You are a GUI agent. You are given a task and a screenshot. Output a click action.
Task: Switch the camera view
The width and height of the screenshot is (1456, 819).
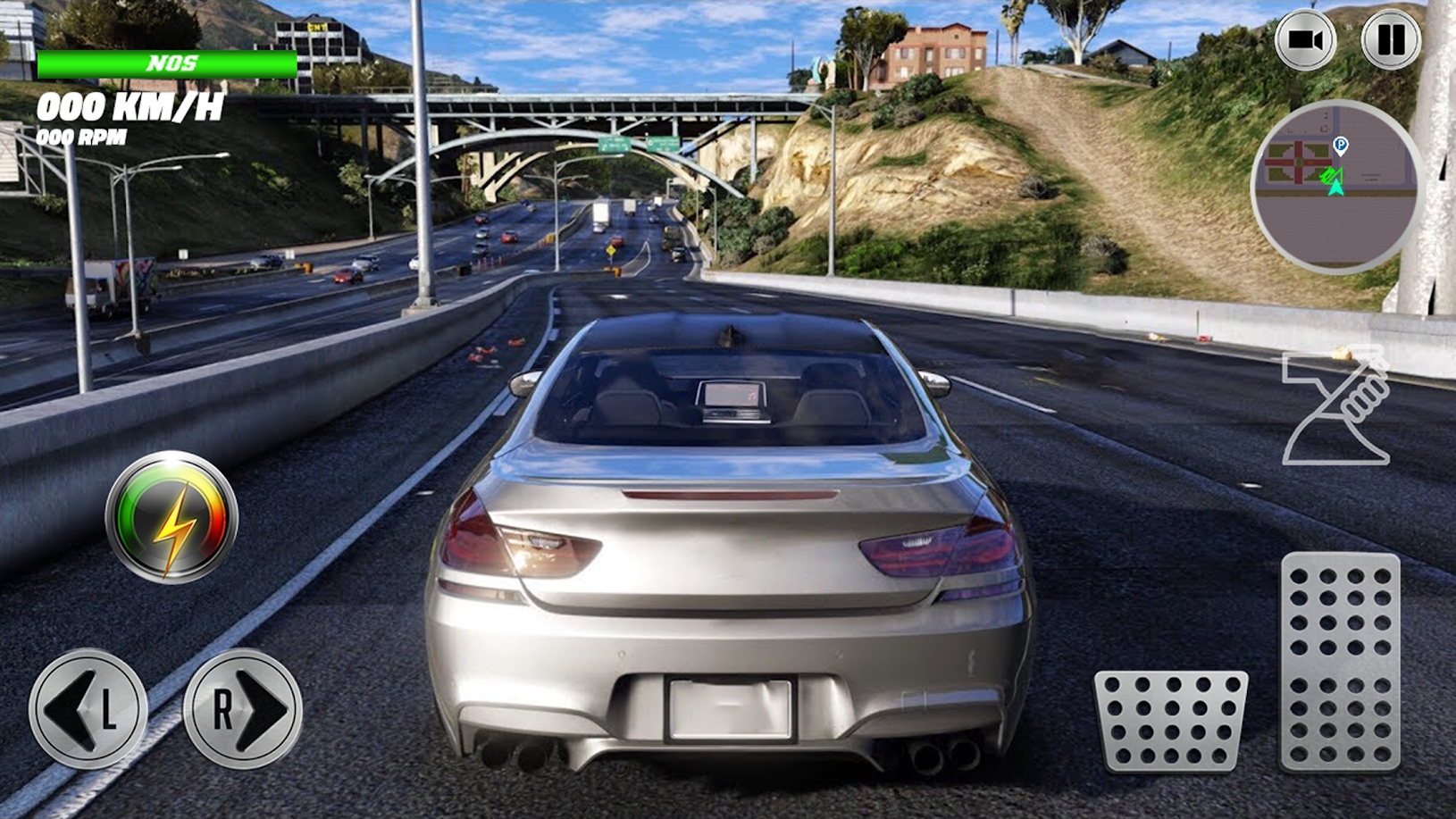1305,40
